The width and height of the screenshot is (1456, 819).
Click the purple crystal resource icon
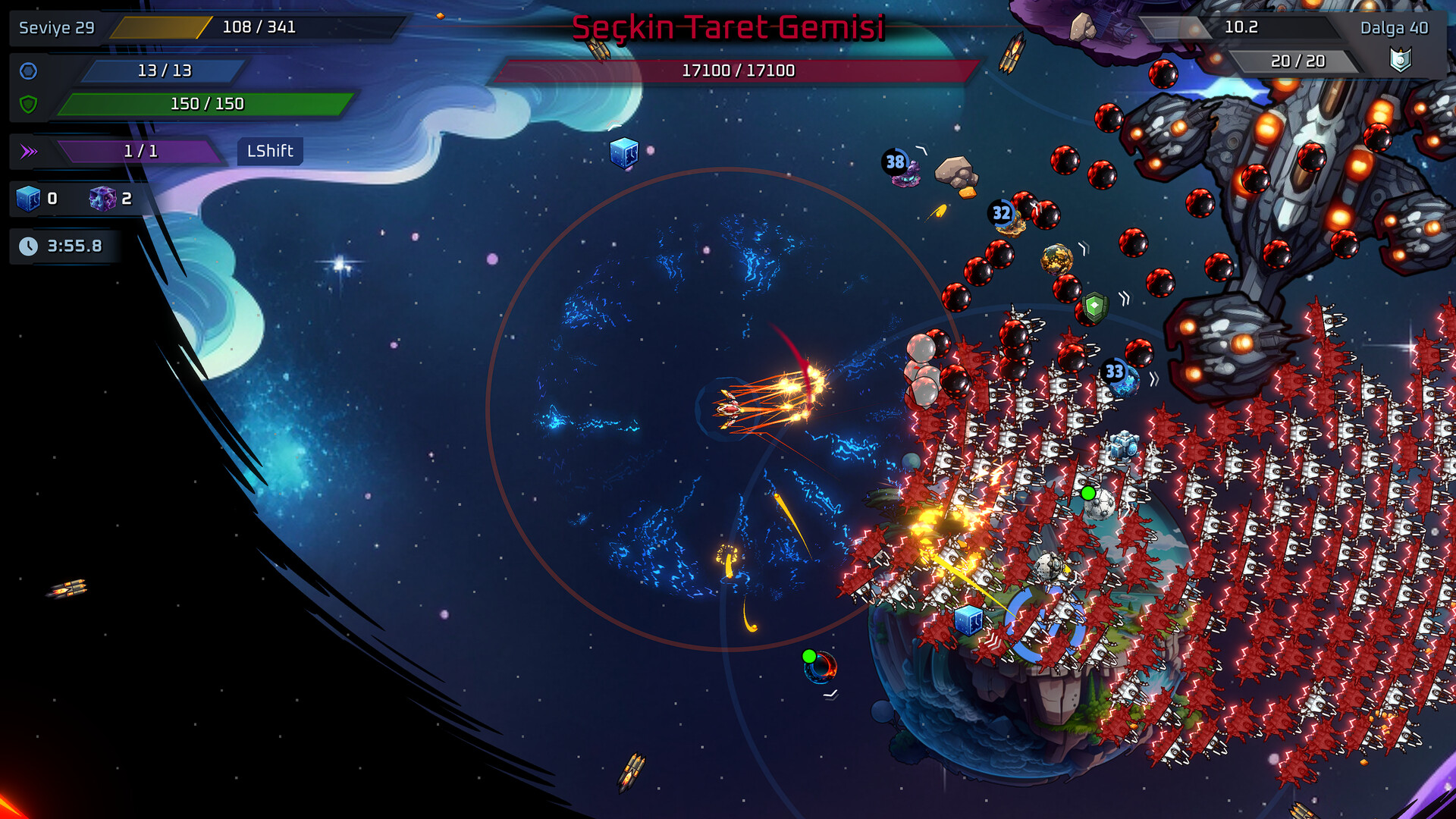click(x=102, y=199)
